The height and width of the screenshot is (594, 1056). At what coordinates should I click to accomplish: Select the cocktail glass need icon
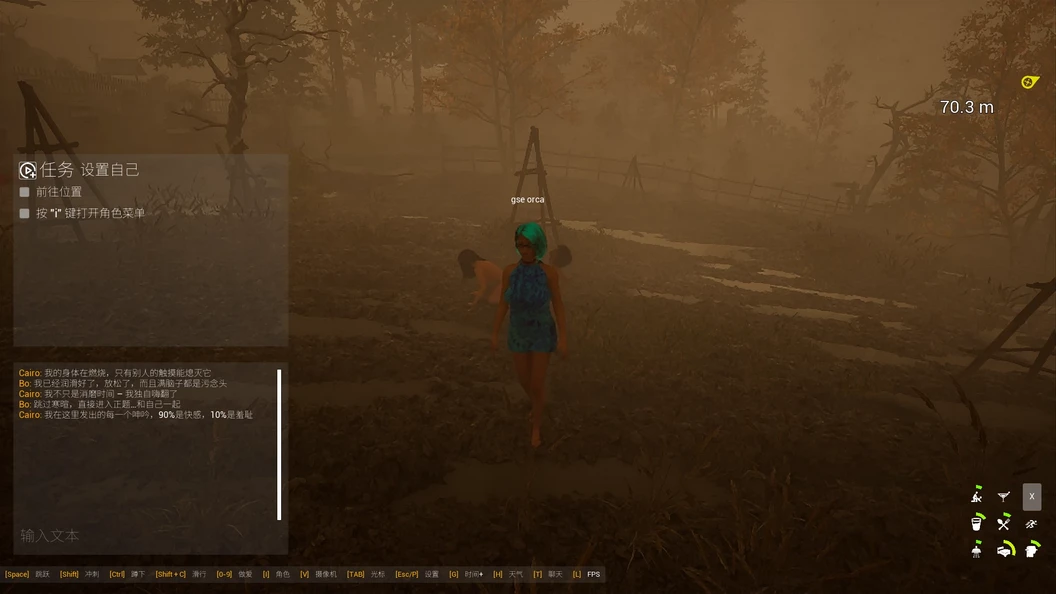pyautogui.click(x=1004, y=496)
